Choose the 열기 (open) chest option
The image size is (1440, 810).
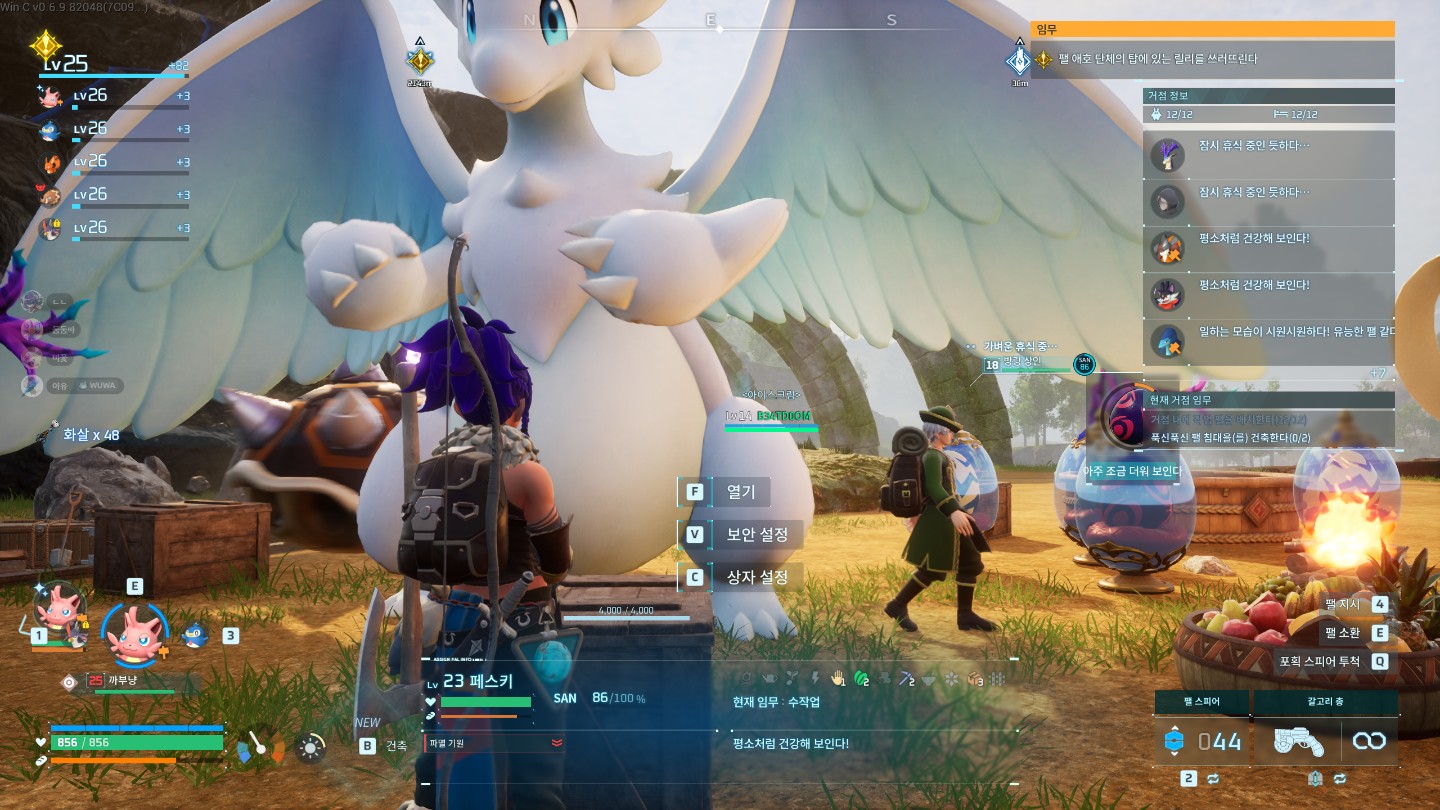point(740,492)
